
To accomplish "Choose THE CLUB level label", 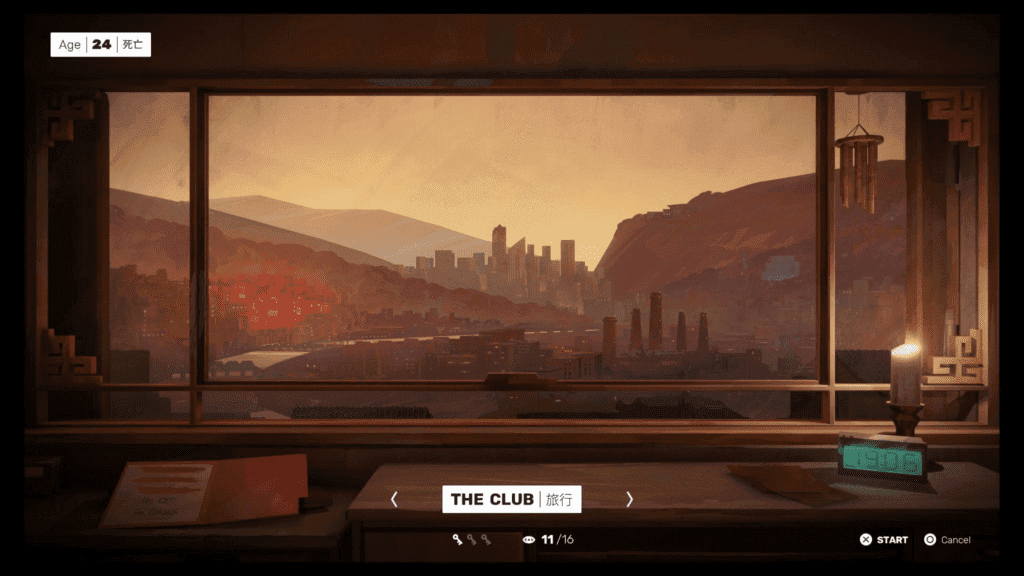I will (511, 499).
